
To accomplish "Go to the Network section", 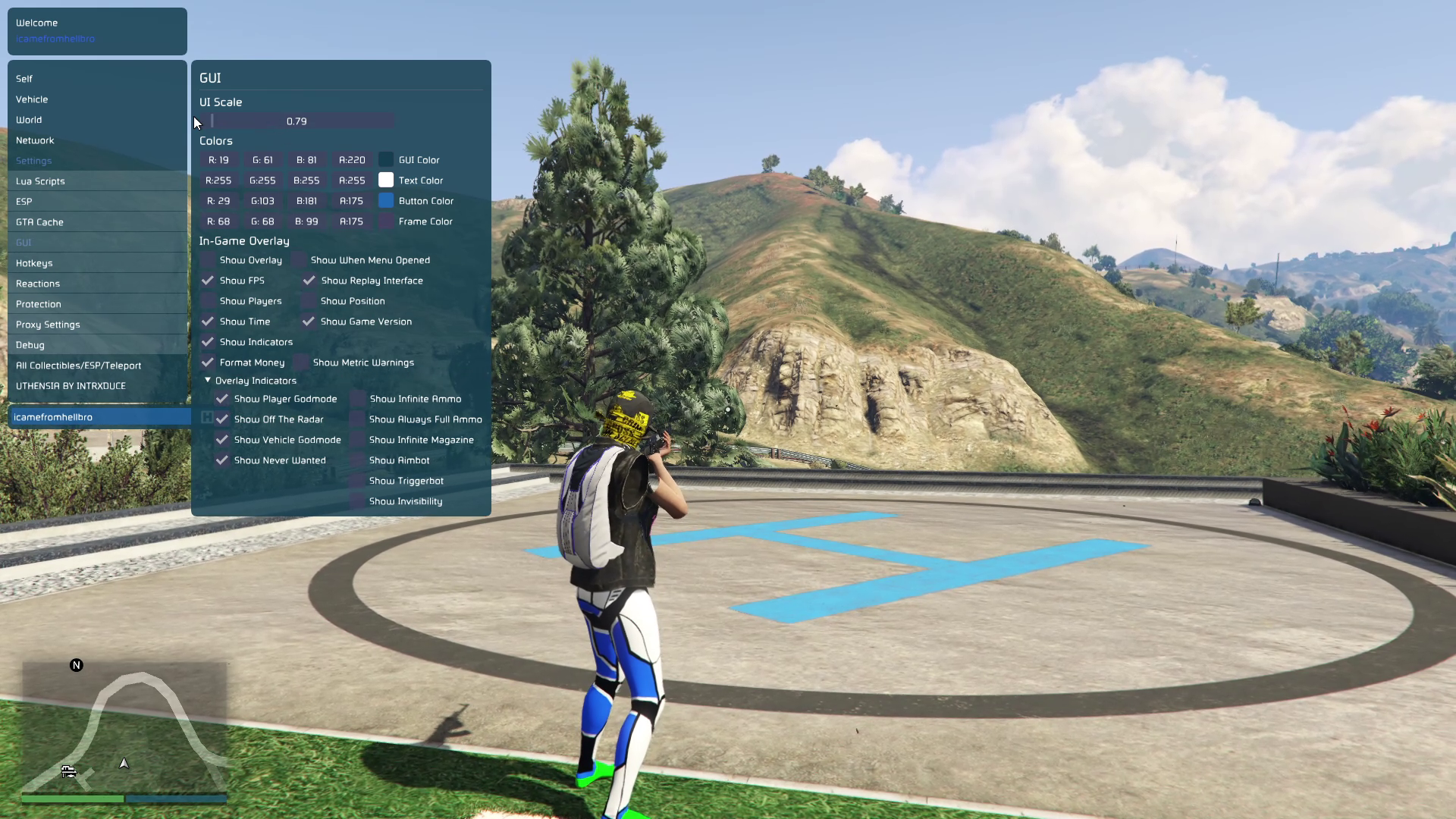I will pos(35,140).
